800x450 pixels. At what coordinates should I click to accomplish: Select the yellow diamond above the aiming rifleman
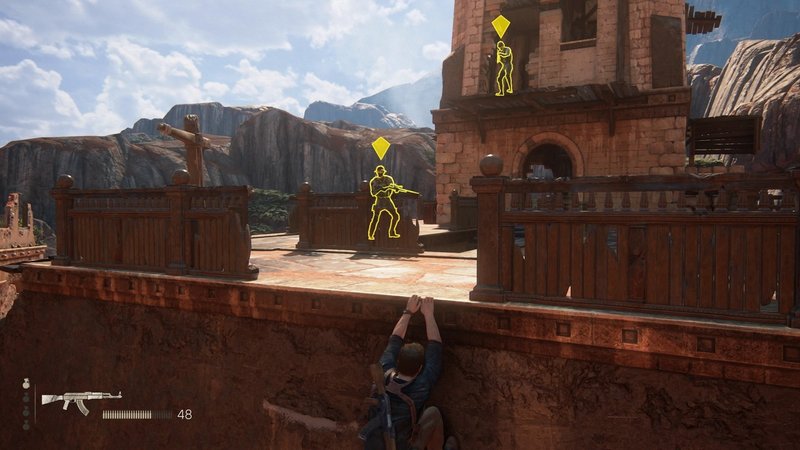[380, 149]
